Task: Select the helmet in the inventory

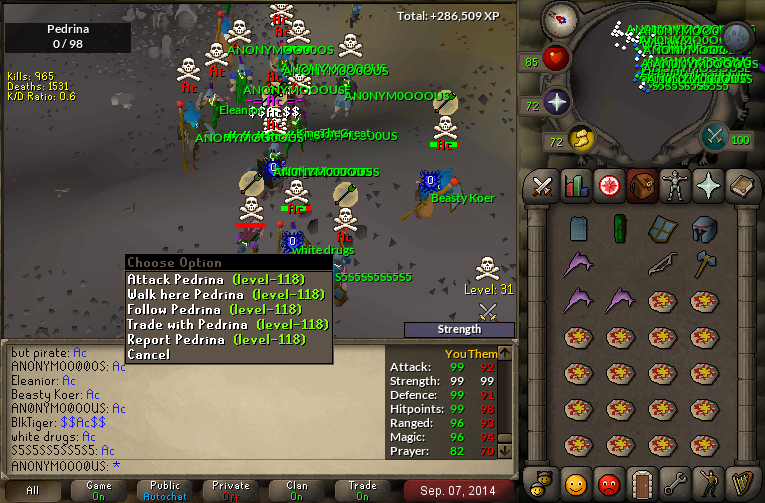Action: 704,229
